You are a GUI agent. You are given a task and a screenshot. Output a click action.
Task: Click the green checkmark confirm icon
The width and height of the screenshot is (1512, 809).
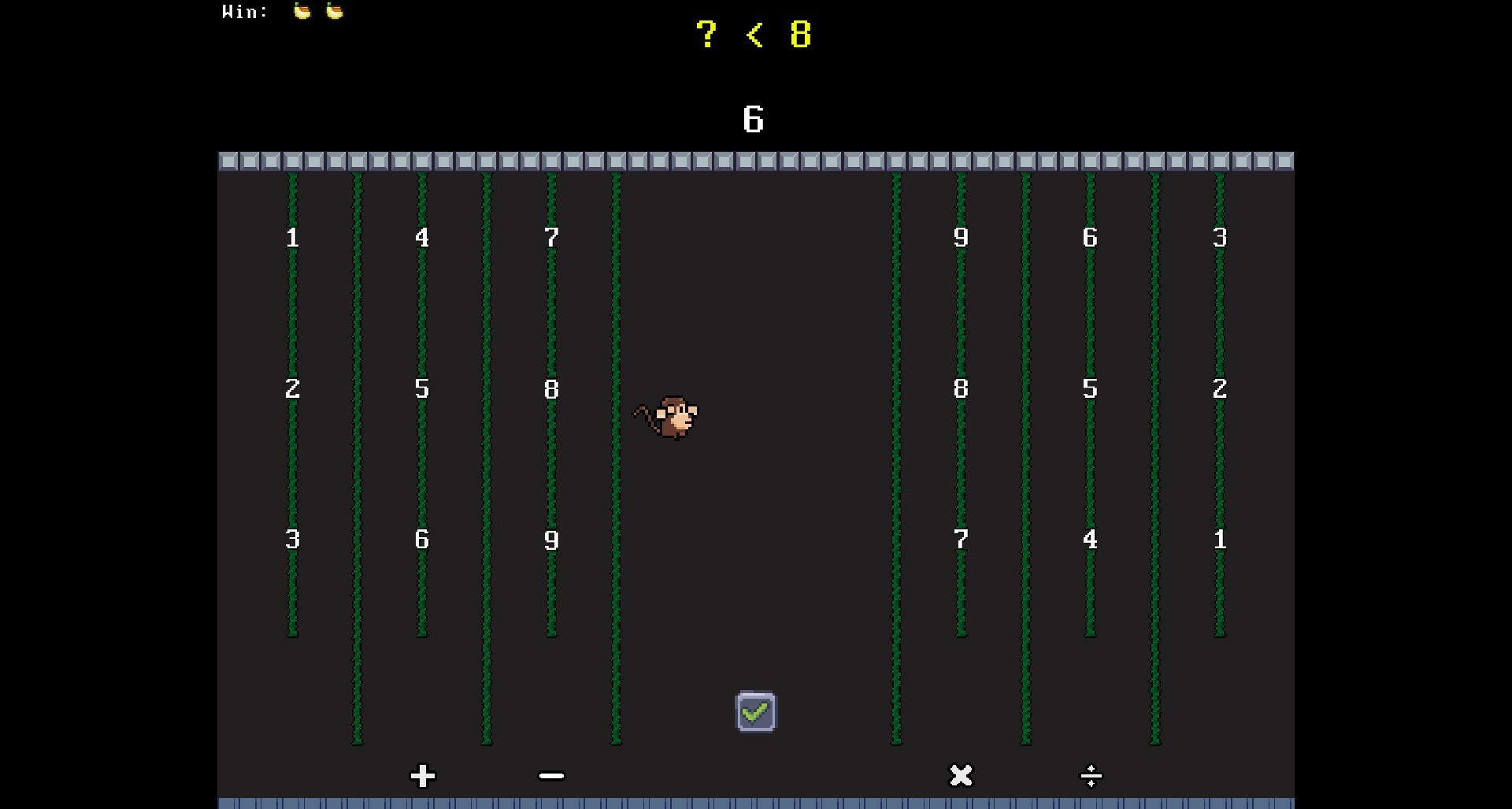click(754, 711)
